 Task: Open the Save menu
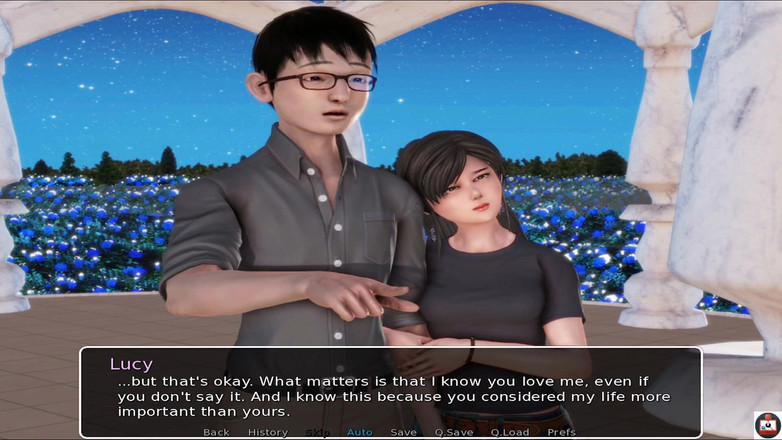[403, 432]
